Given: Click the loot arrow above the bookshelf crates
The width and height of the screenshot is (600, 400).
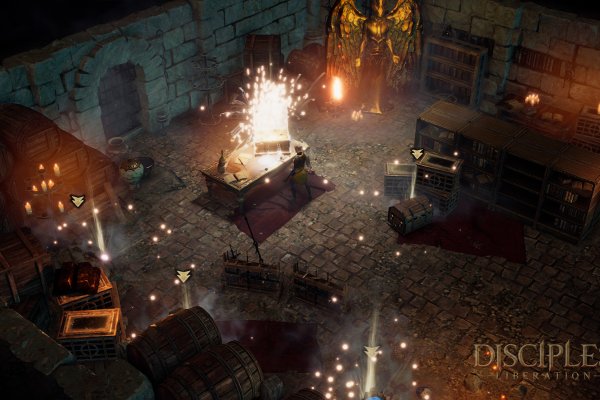Looking at the screenshot, I should tap(417, 154).
